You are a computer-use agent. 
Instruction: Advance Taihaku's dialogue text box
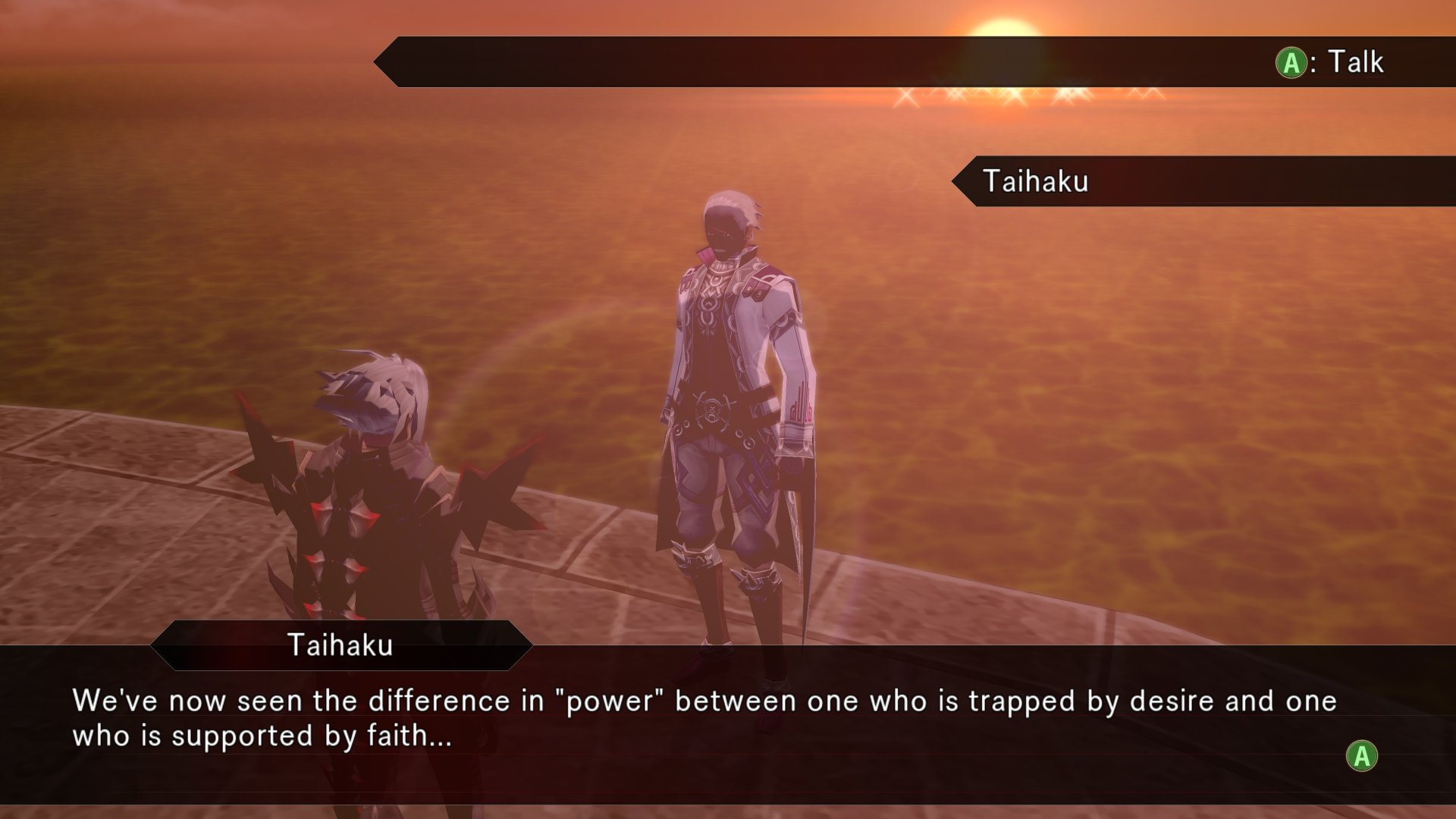point(1361,756)
